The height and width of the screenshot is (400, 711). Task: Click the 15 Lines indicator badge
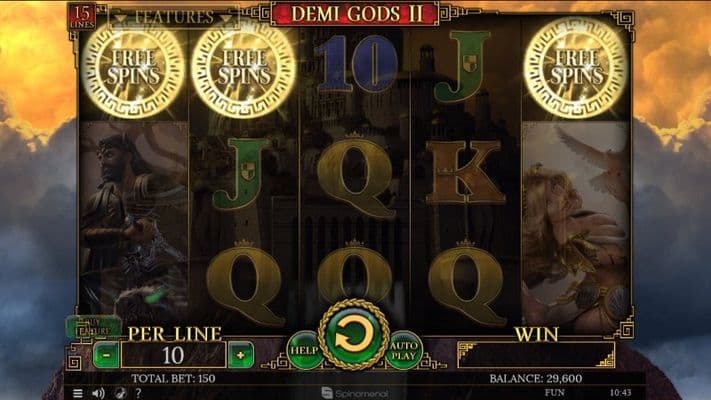coord(79,17)
